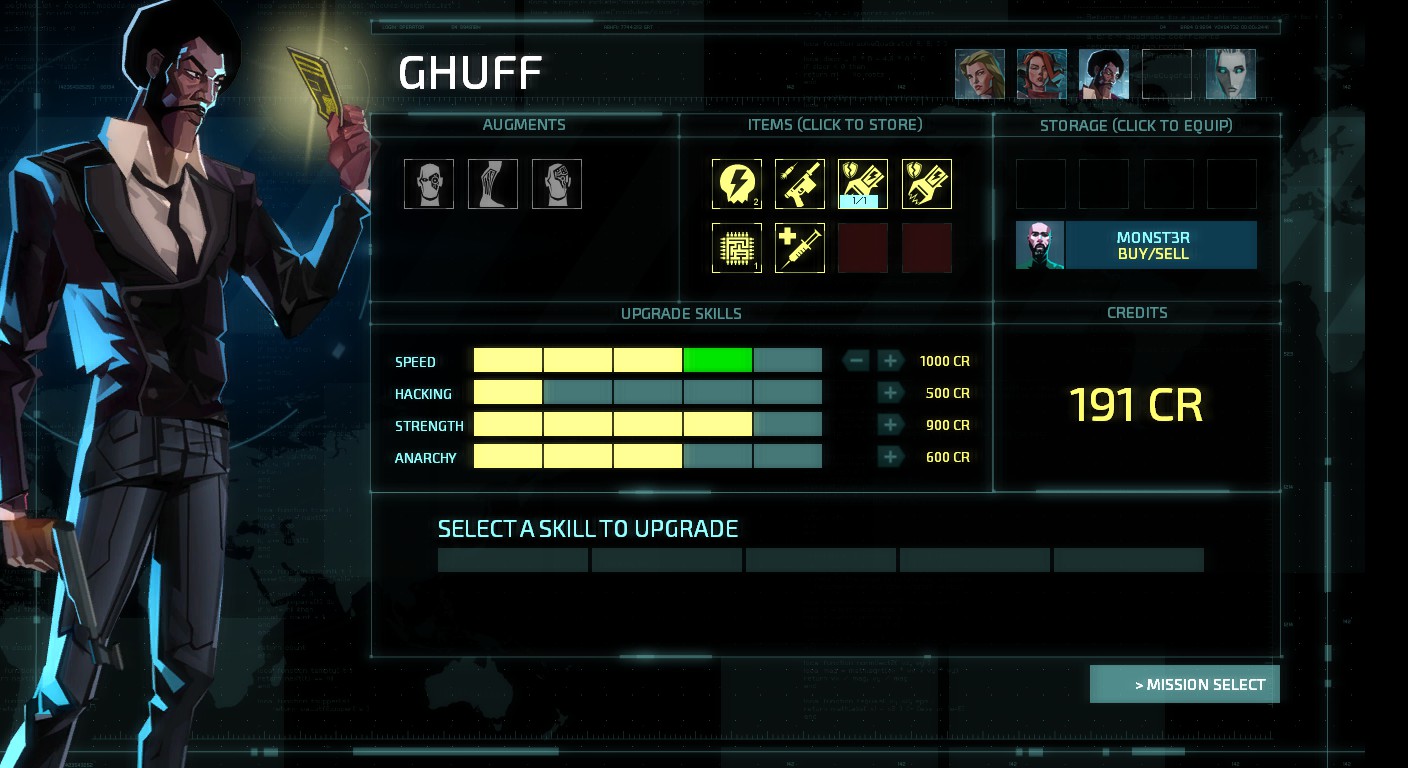
Task: Raise the Anarchy skill level
Action: [890, 457]
